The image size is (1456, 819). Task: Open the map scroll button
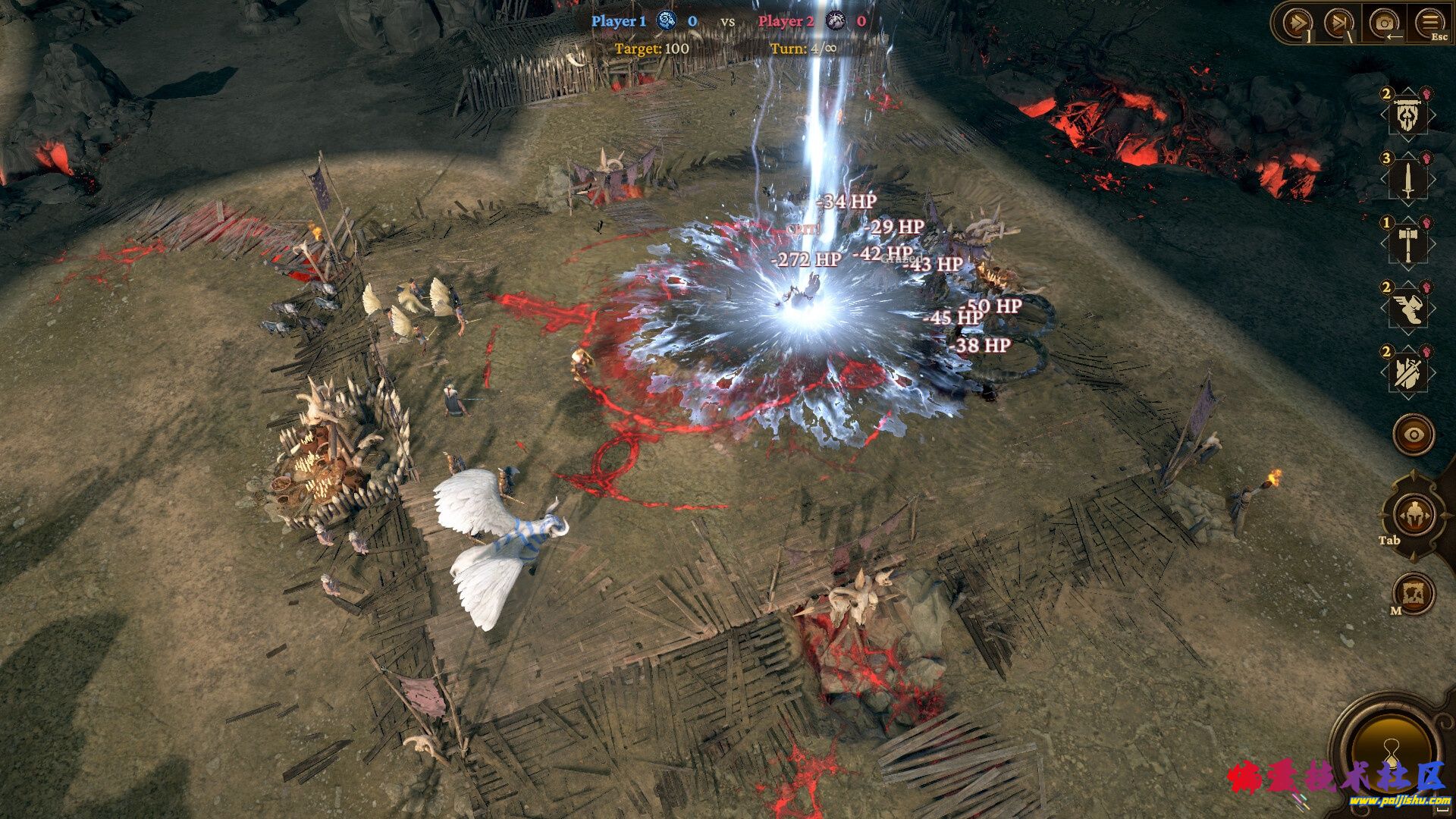(1414, 593)
